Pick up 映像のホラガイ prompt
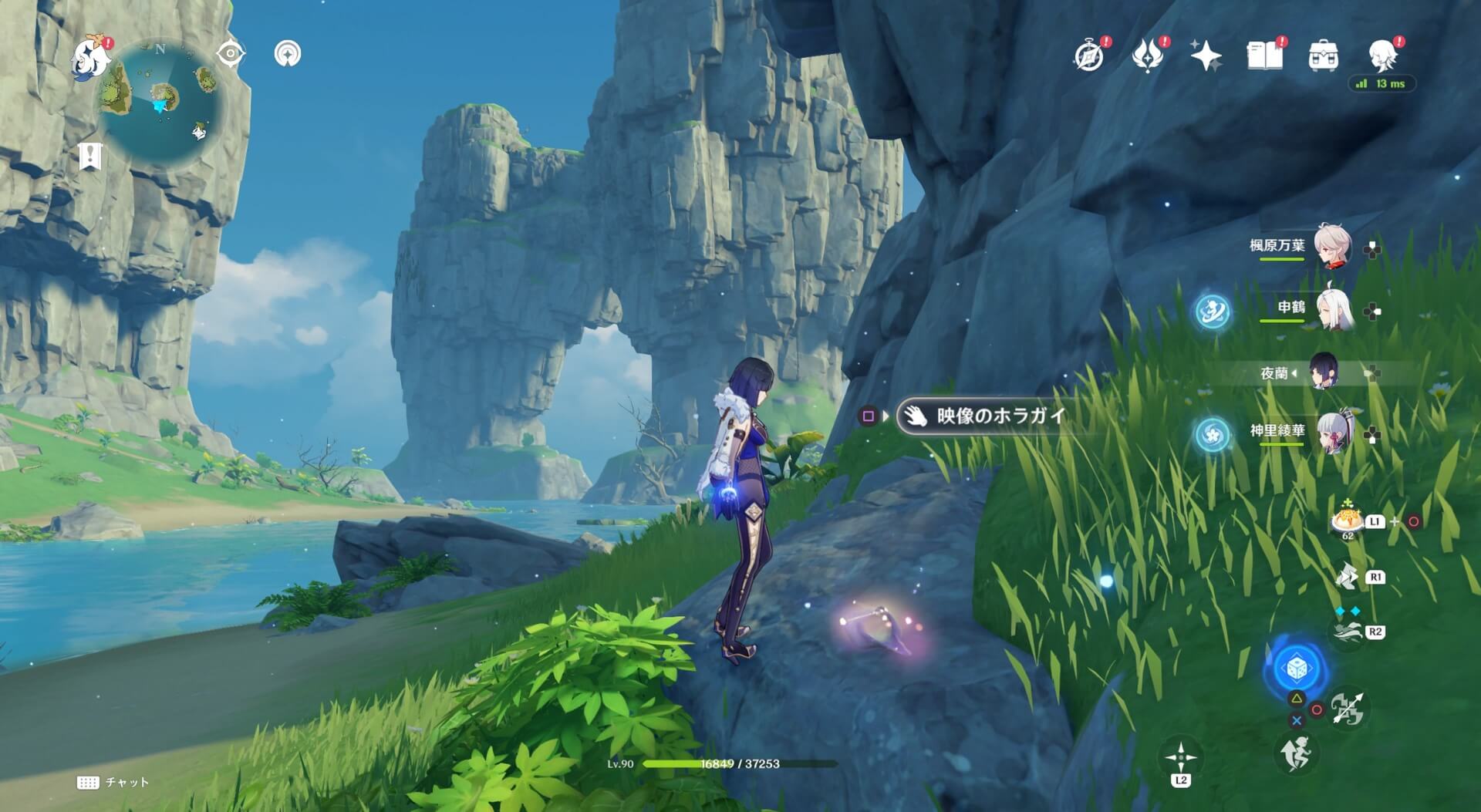Image resolution: width=1481 pixels, height=812 pixels. coord(1000,416)
